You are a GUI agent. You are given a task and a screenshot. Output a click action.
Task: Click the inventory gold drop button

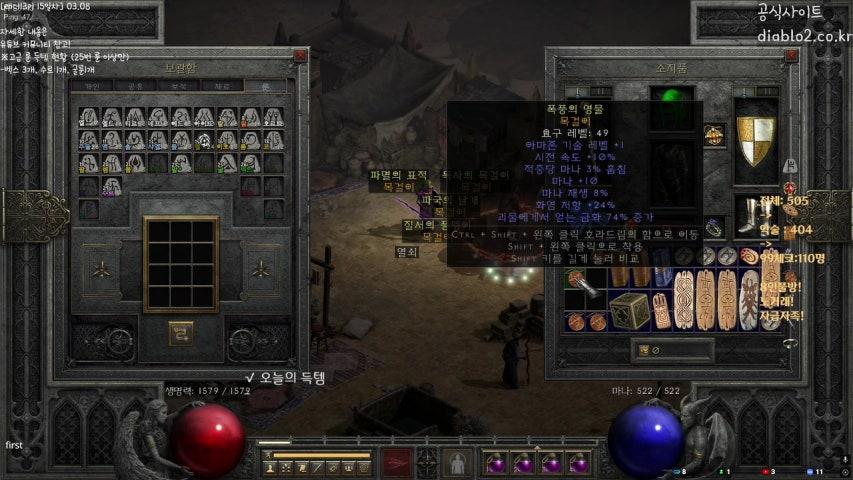click(x=645, y=350)
